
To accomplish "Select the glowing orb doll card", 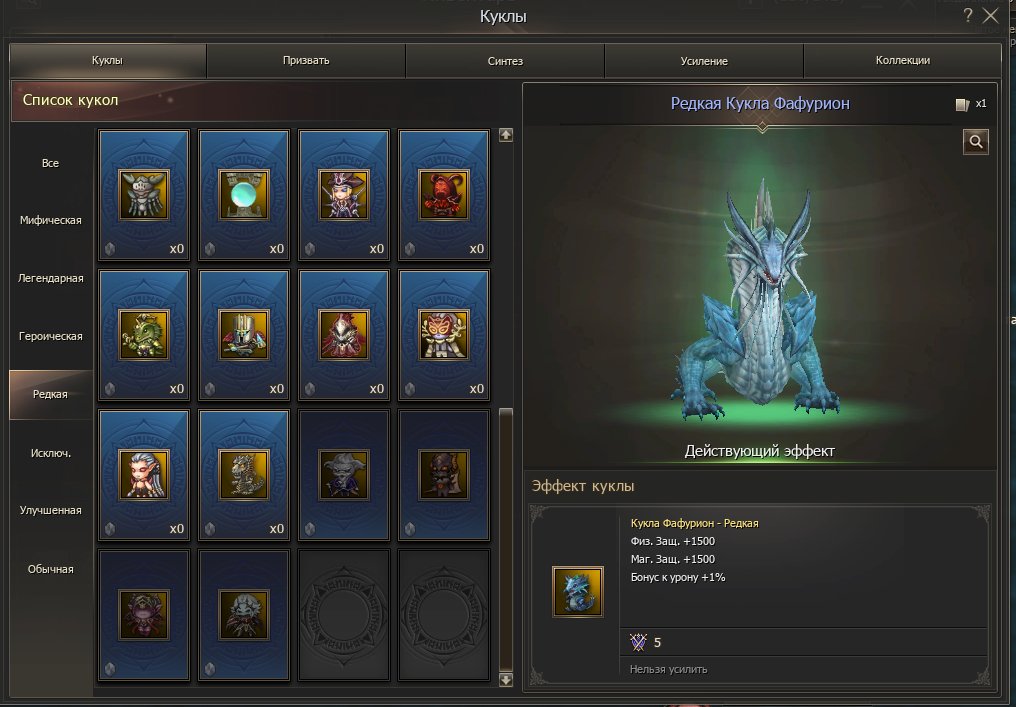I will [x=244, y=194].
